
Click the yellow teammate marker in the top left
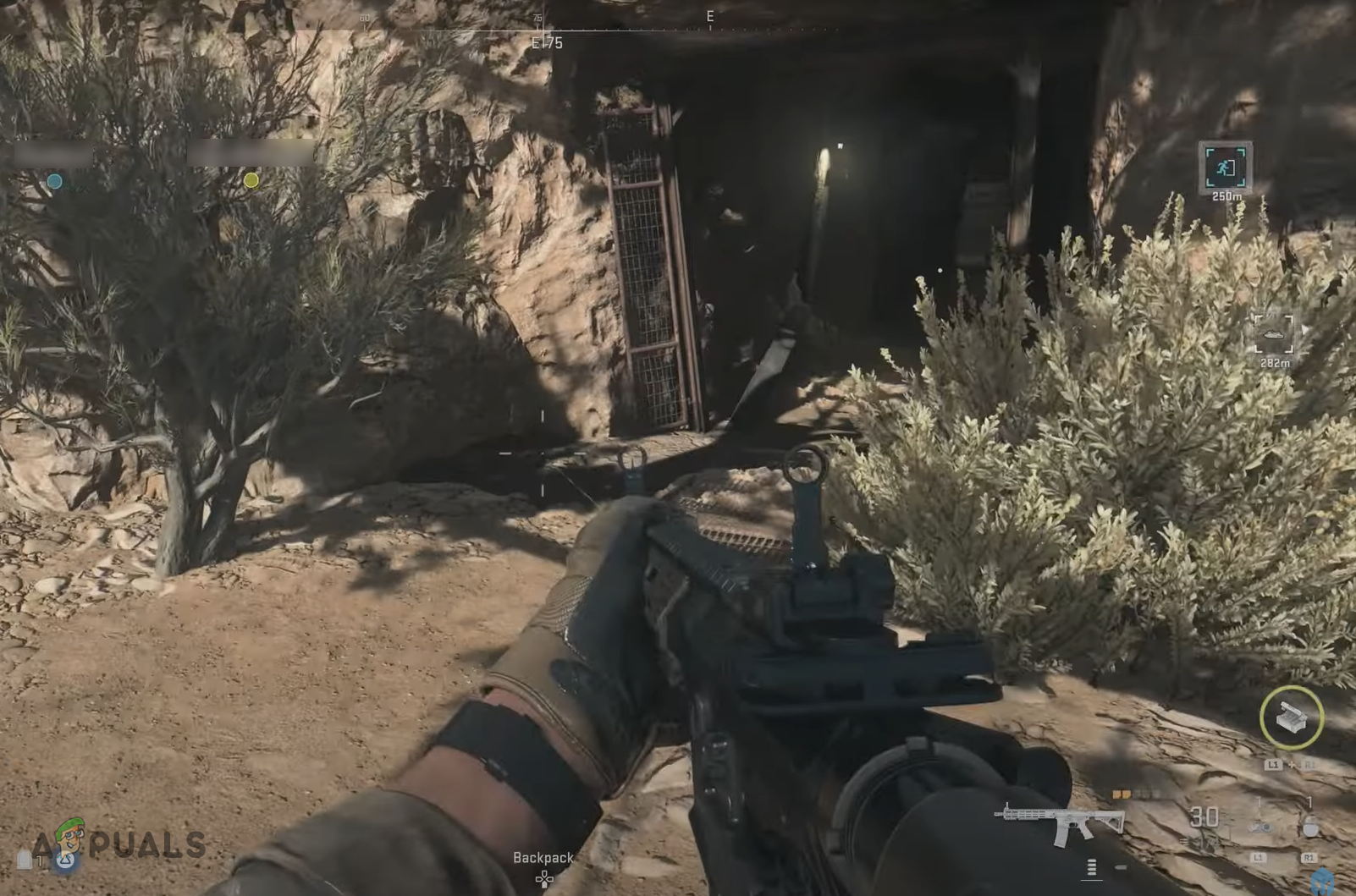251,179
